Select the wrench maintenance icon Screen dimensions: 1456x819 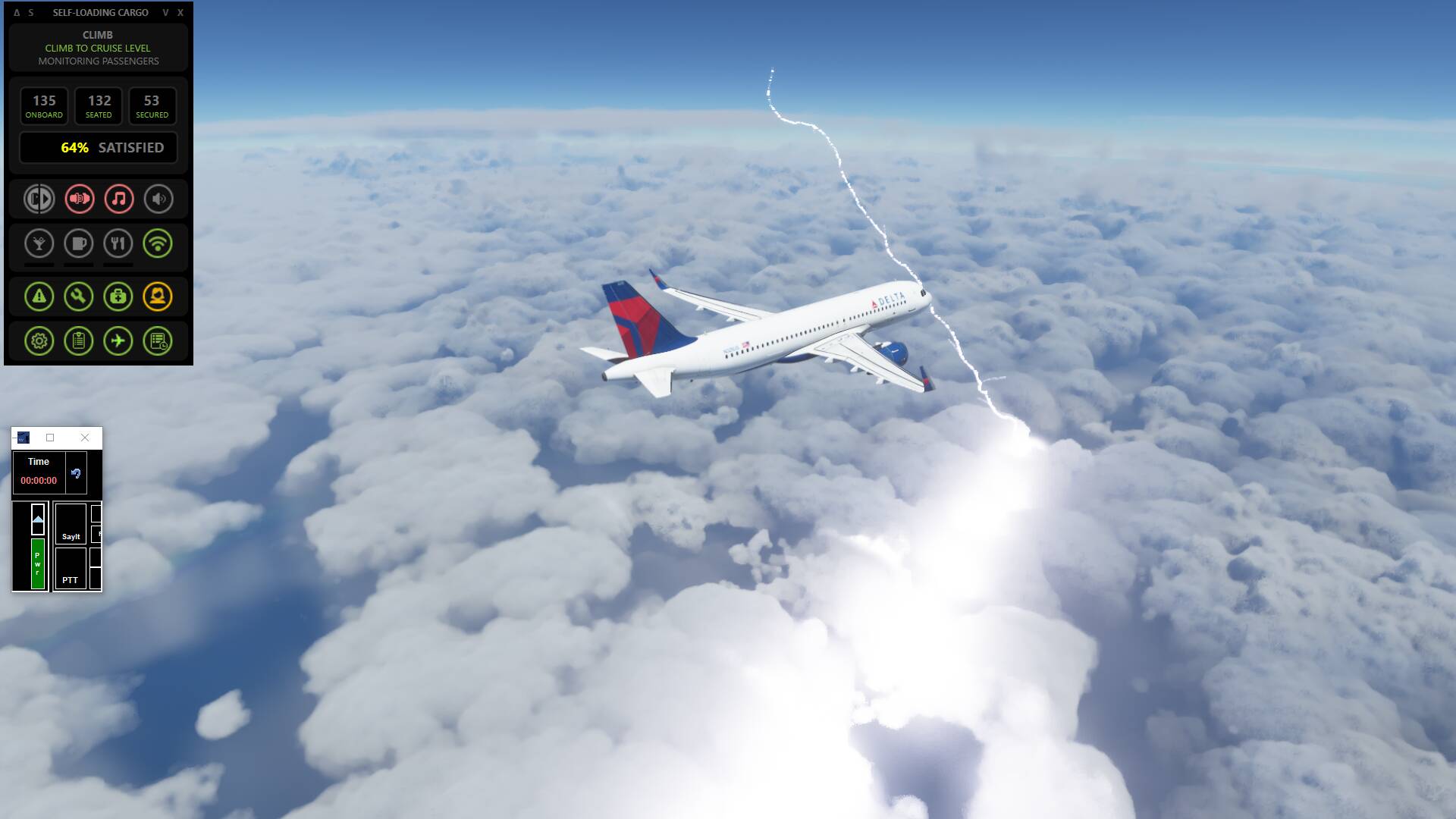coord(79,297)
